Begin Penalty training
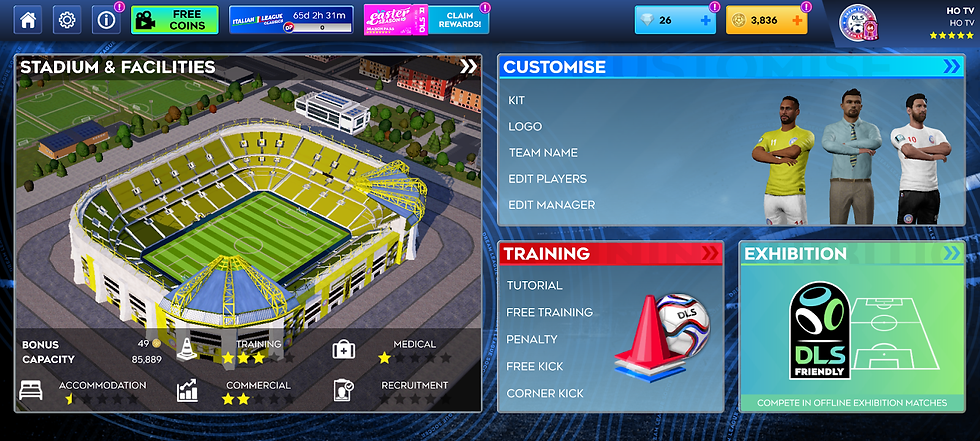This screenshot has height=441, width=980. [532, 340]
